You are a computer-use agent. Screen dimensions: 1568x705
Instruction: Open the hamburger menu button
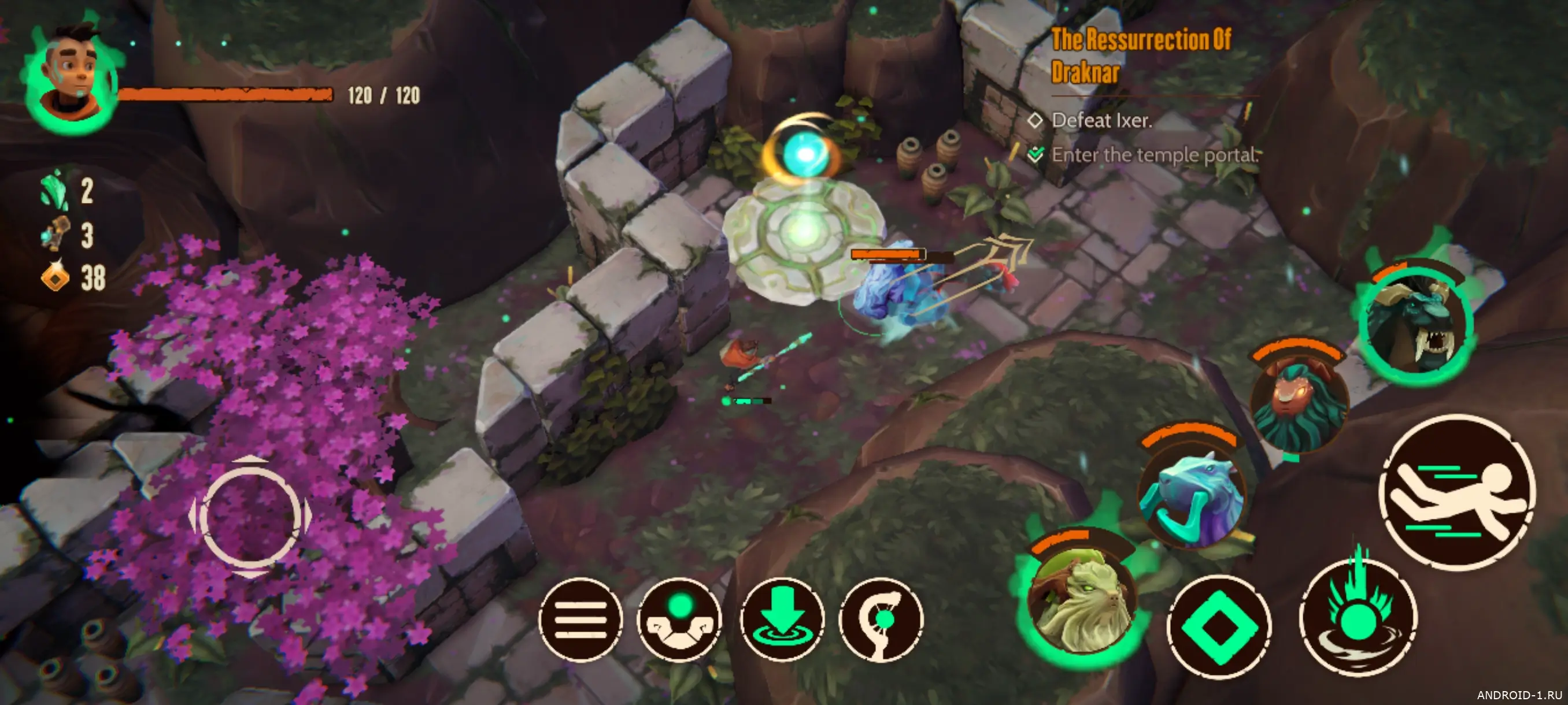(580, 620)
